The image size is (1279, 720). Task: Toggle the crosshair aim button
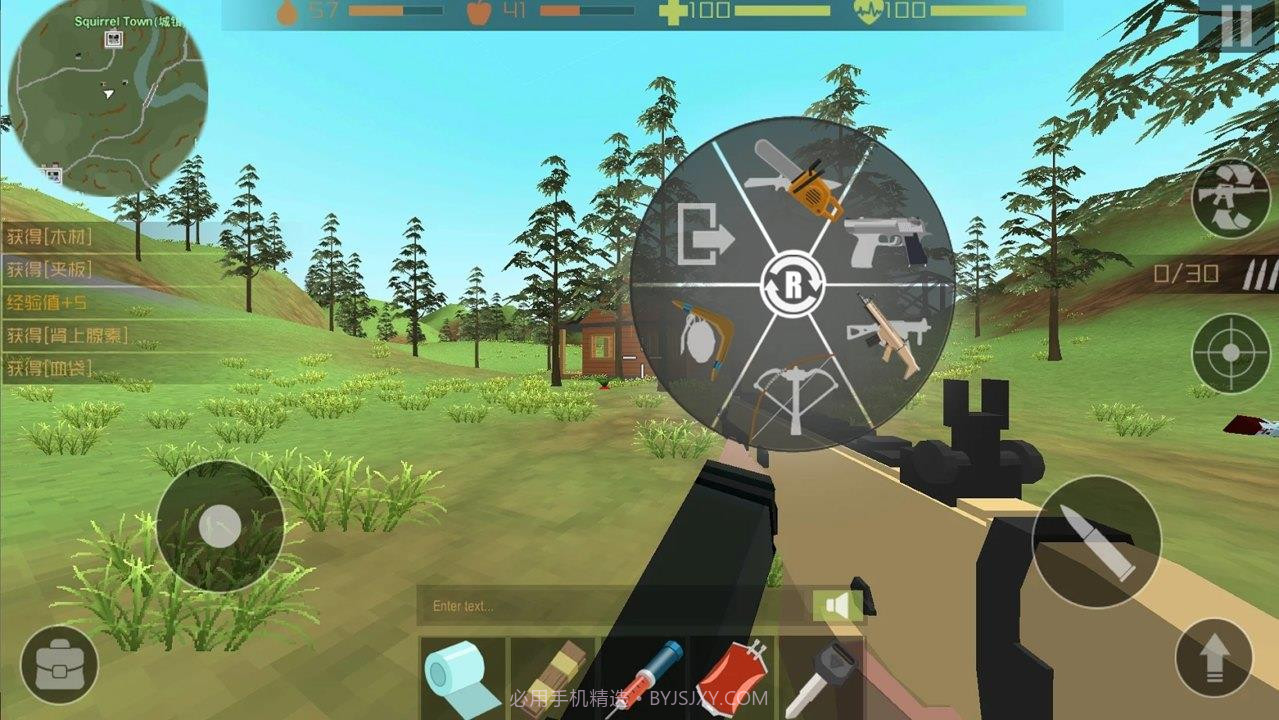pyautogui.click(x=1231, y=354)
